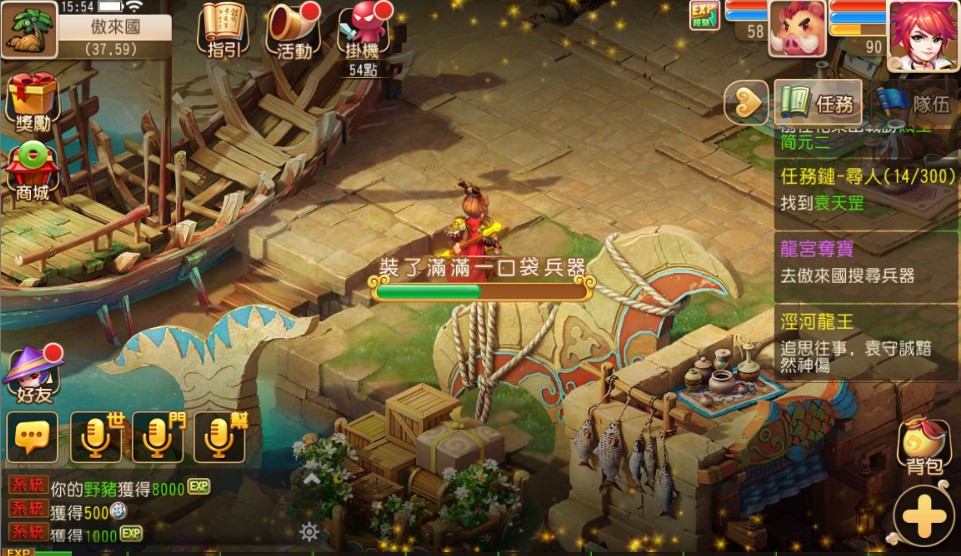
Task: Open the 背包 backpack
Action: [925, 447]
